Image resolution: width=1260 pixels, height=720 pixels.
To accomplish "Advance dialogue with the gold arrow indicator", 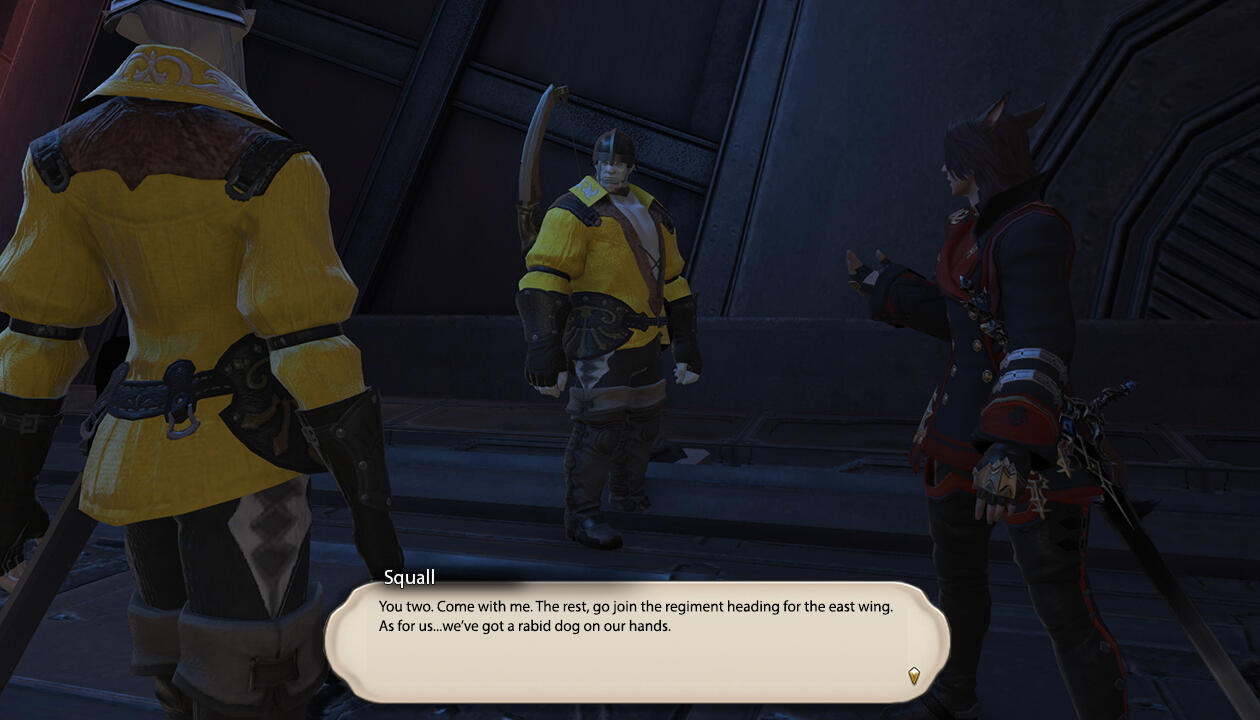I will 913,676.
